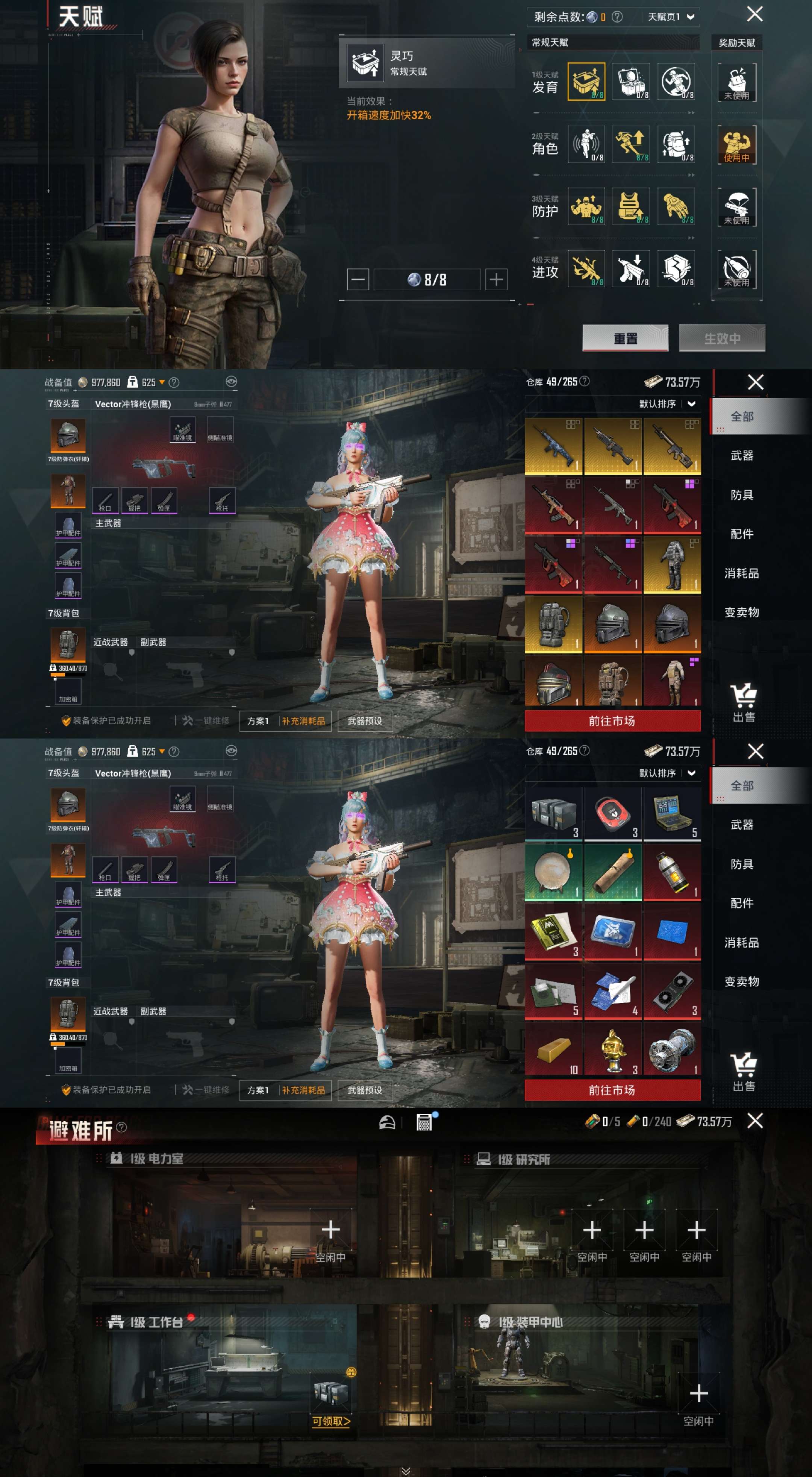Screen dimensions: 812x1477
Task: Claim the workbench output via 可领取
Action: click(331, 1421)
